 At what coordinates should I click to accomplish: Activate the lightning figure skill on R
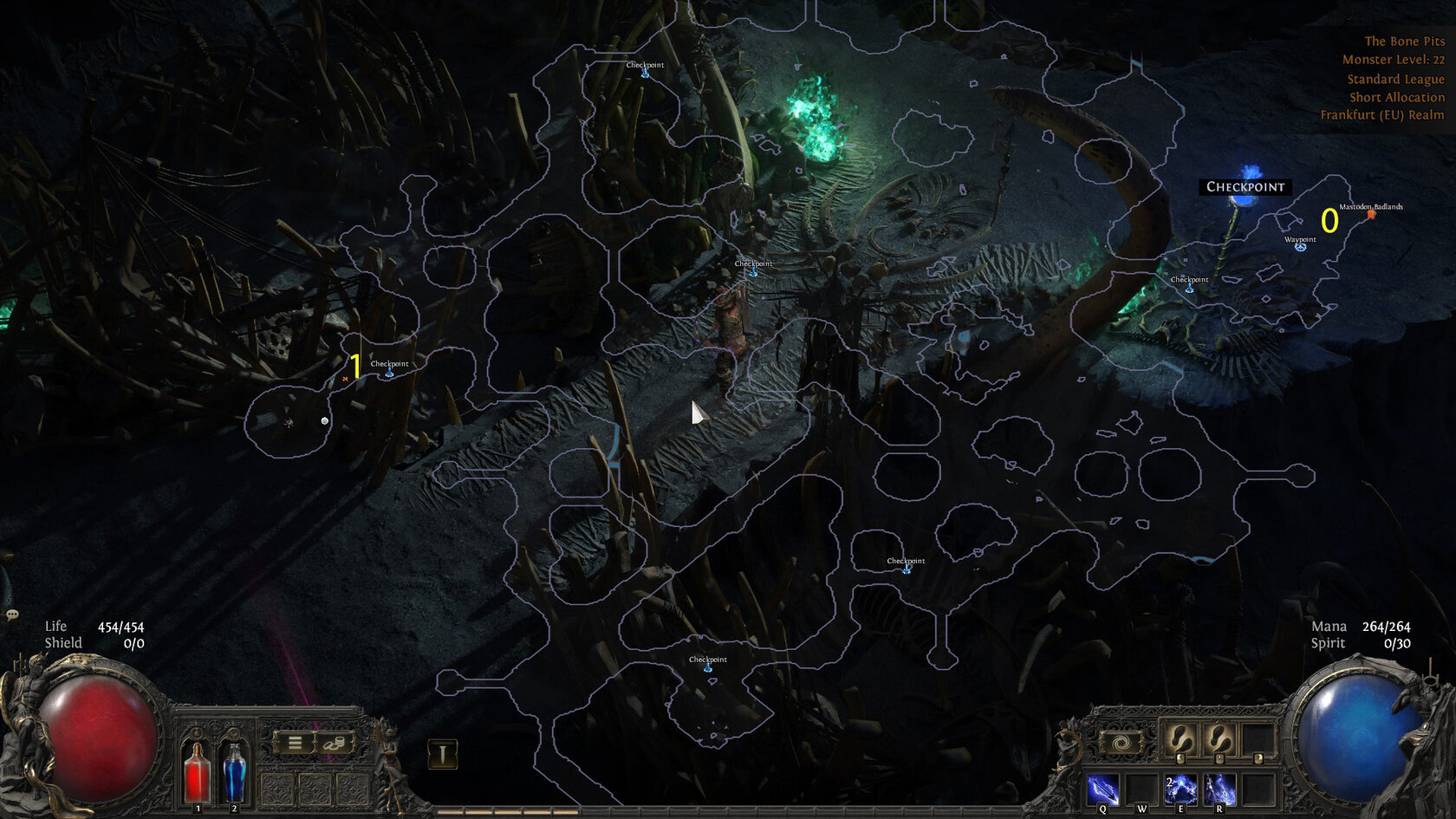tap(1219, 790)
